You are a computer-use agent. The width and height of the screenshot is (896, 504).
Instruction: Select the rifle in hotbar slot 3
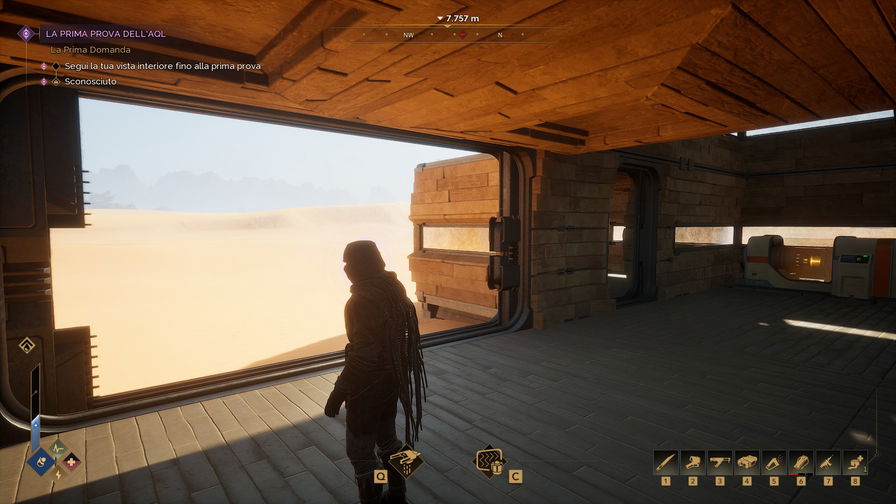point(719,462)
